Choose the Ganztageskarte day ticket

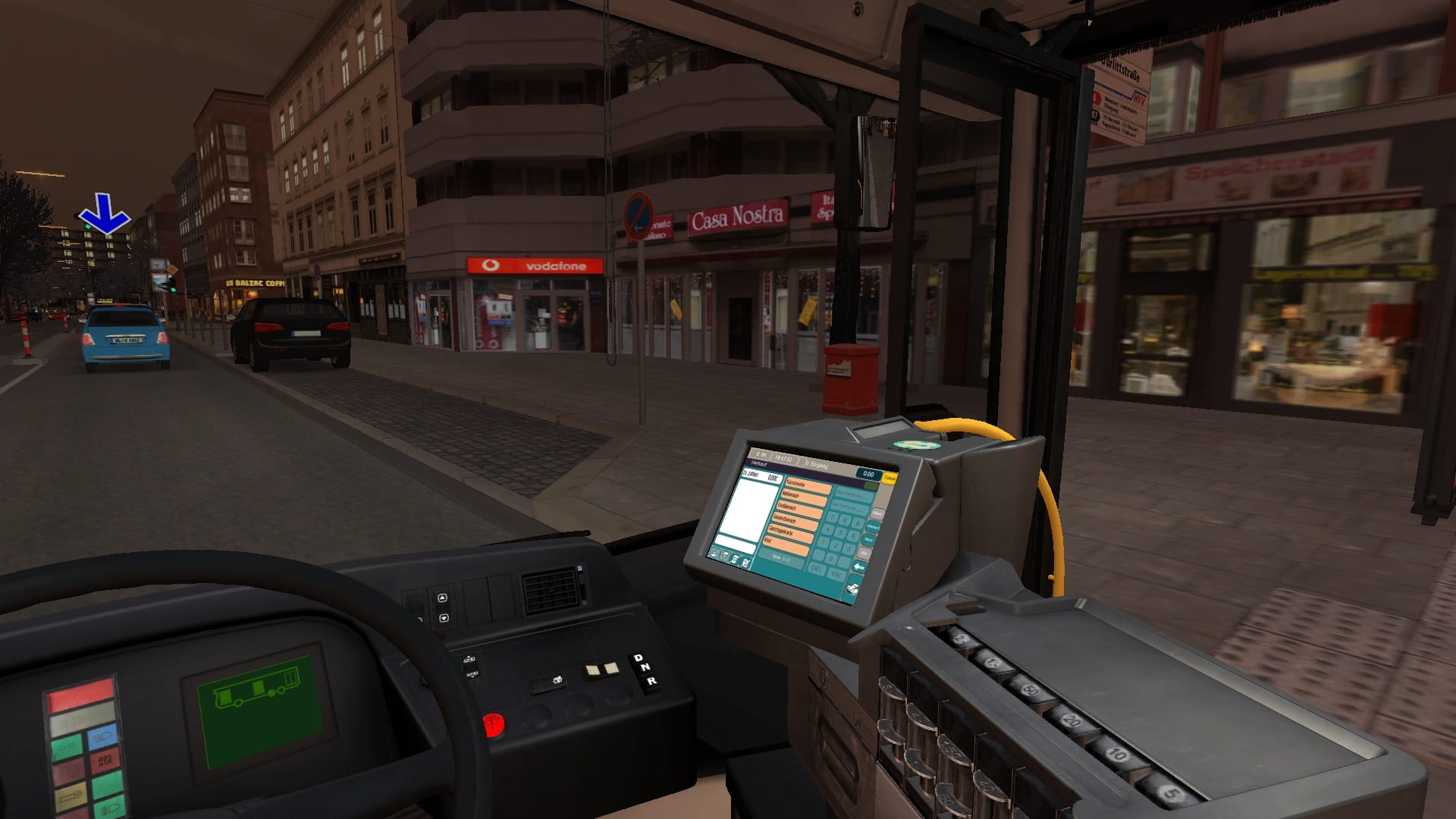(792, 535)
